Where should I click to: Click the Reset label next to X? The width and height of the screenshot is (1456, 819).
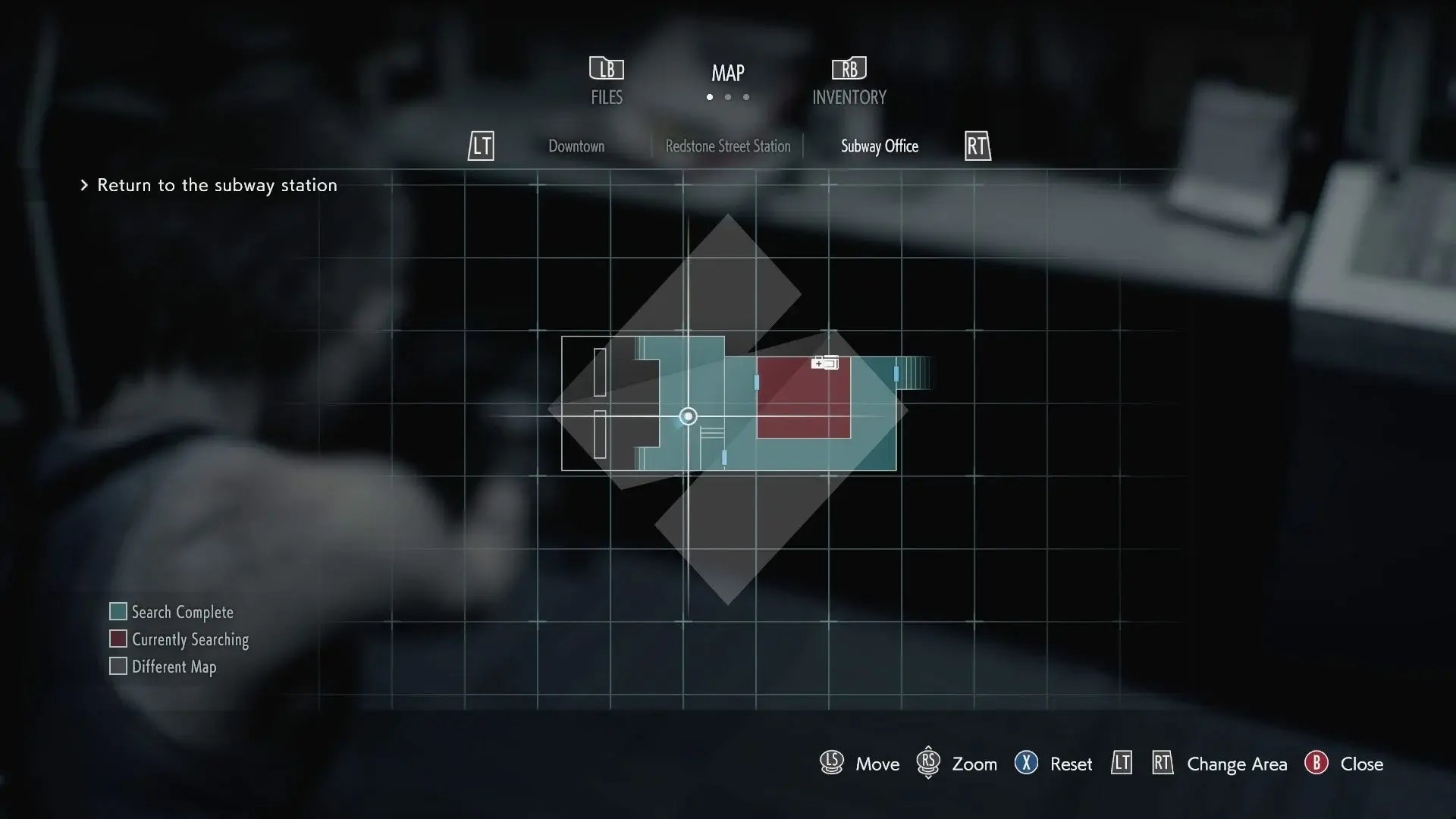click(1071, 764)
